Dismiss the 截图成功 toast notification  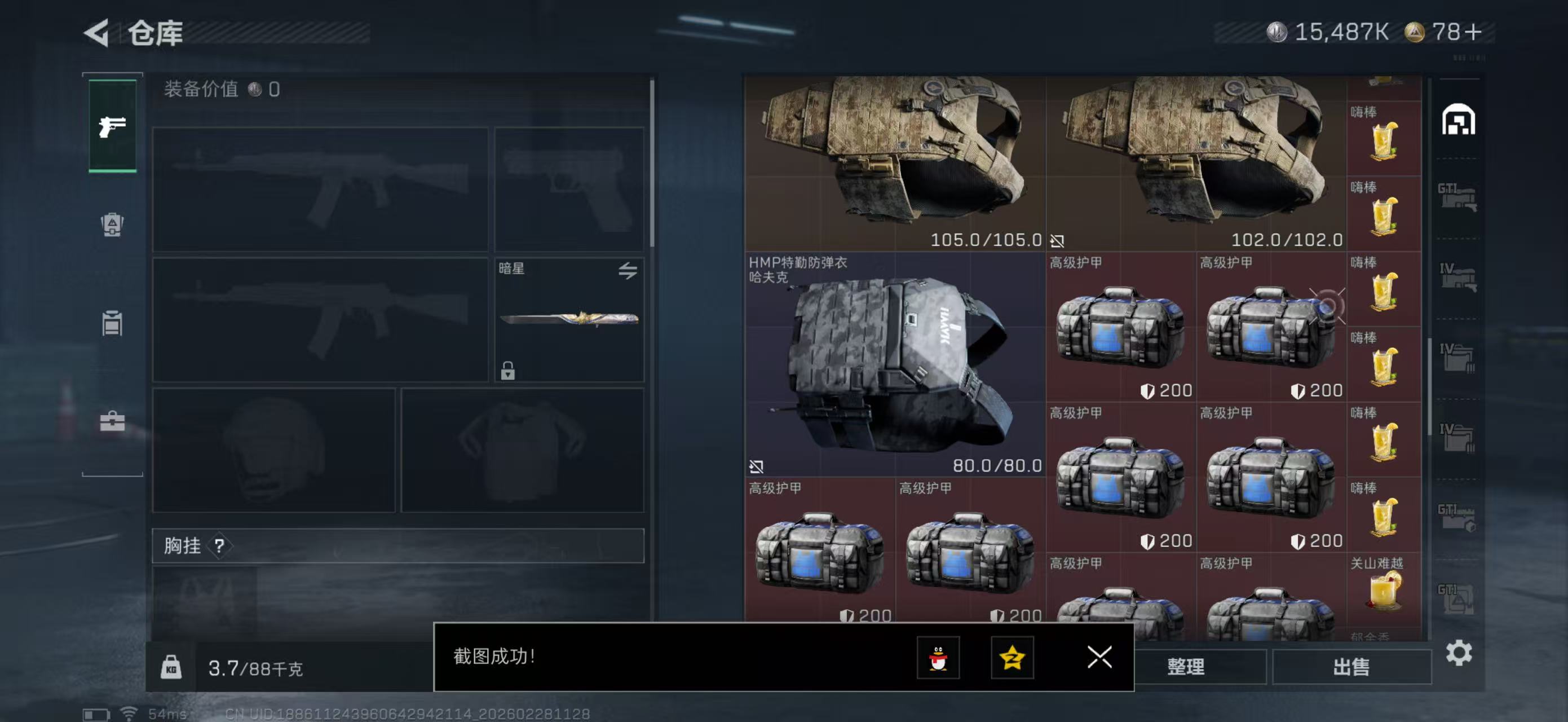pos(1099,658)
